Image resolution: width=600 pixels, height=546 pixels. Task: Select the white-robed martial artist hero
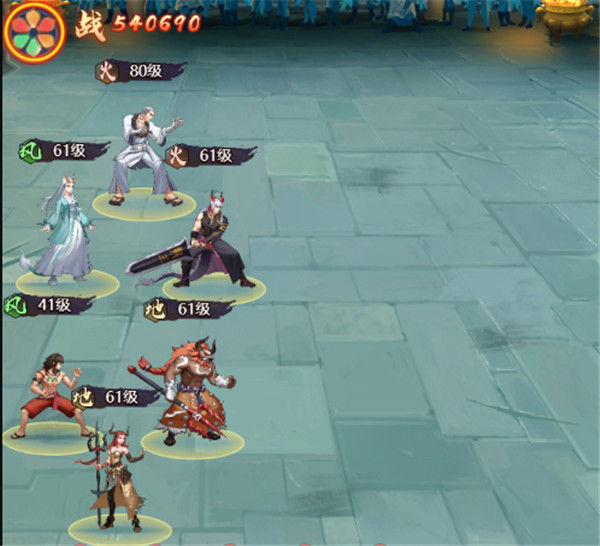[146, 150]
